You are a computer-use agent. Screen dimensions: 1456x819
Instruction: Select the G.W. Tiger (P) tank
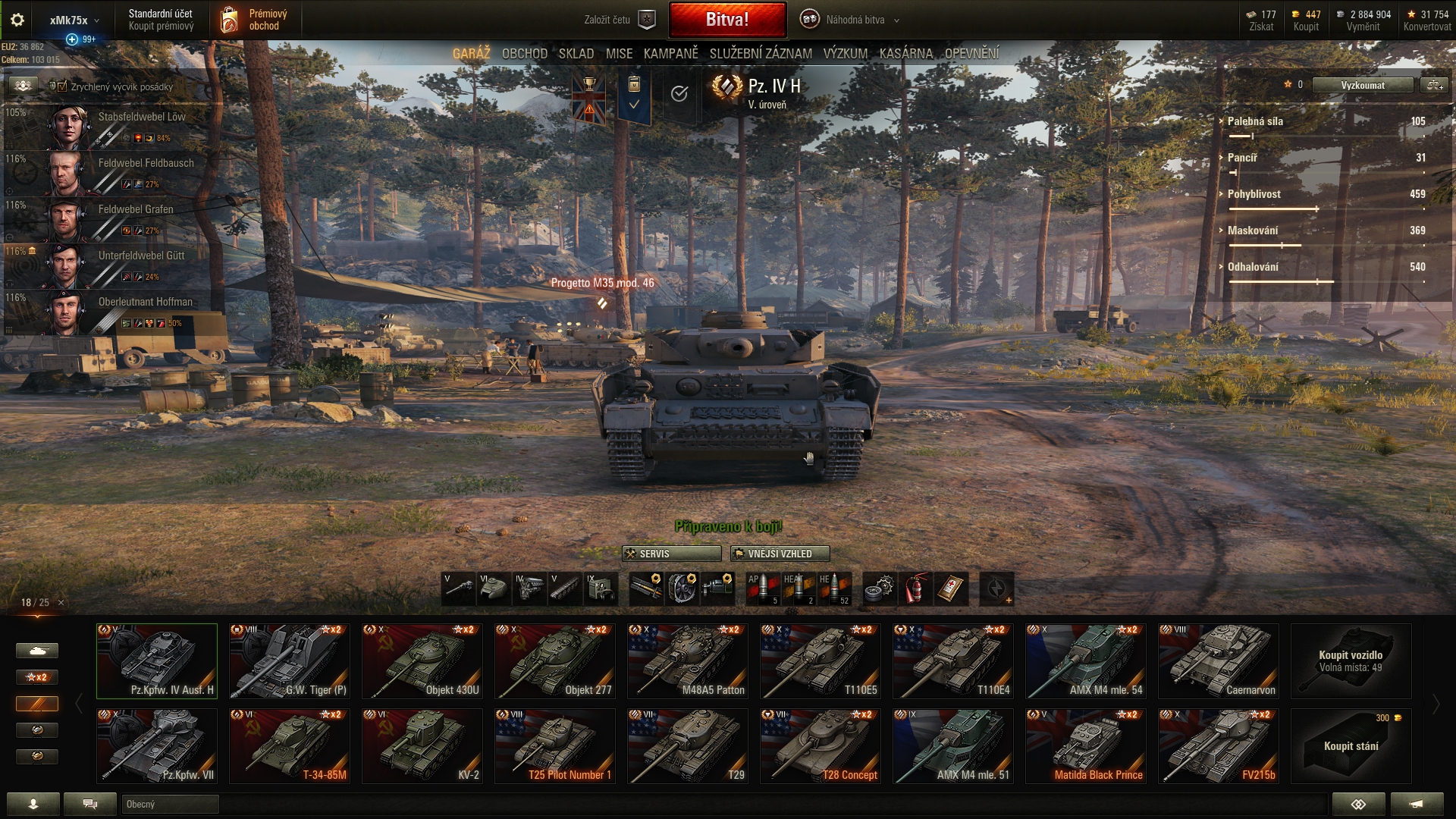tap(290, 661)
